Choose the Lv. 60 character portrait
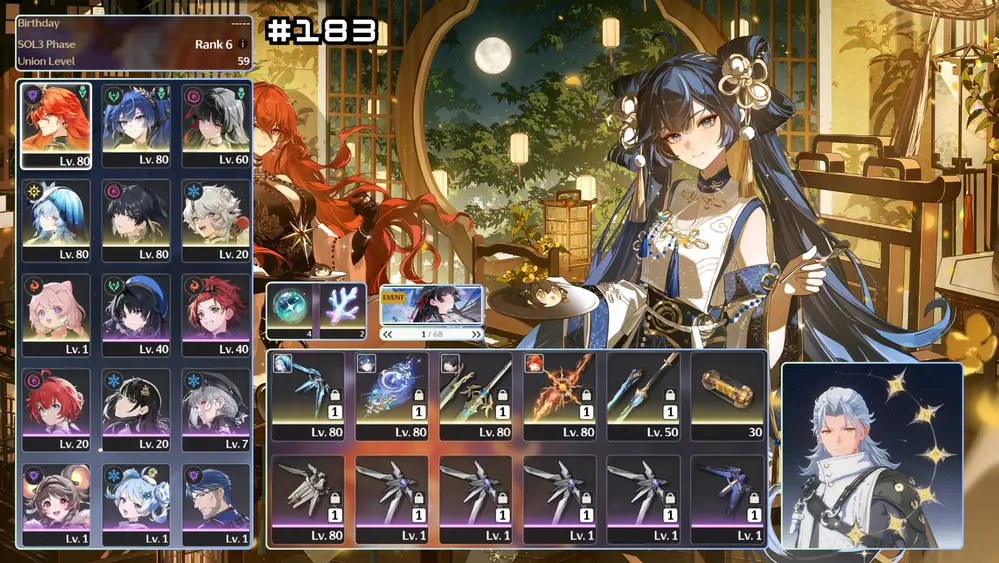Screen dimensions: 999x563 click(216, 125)
